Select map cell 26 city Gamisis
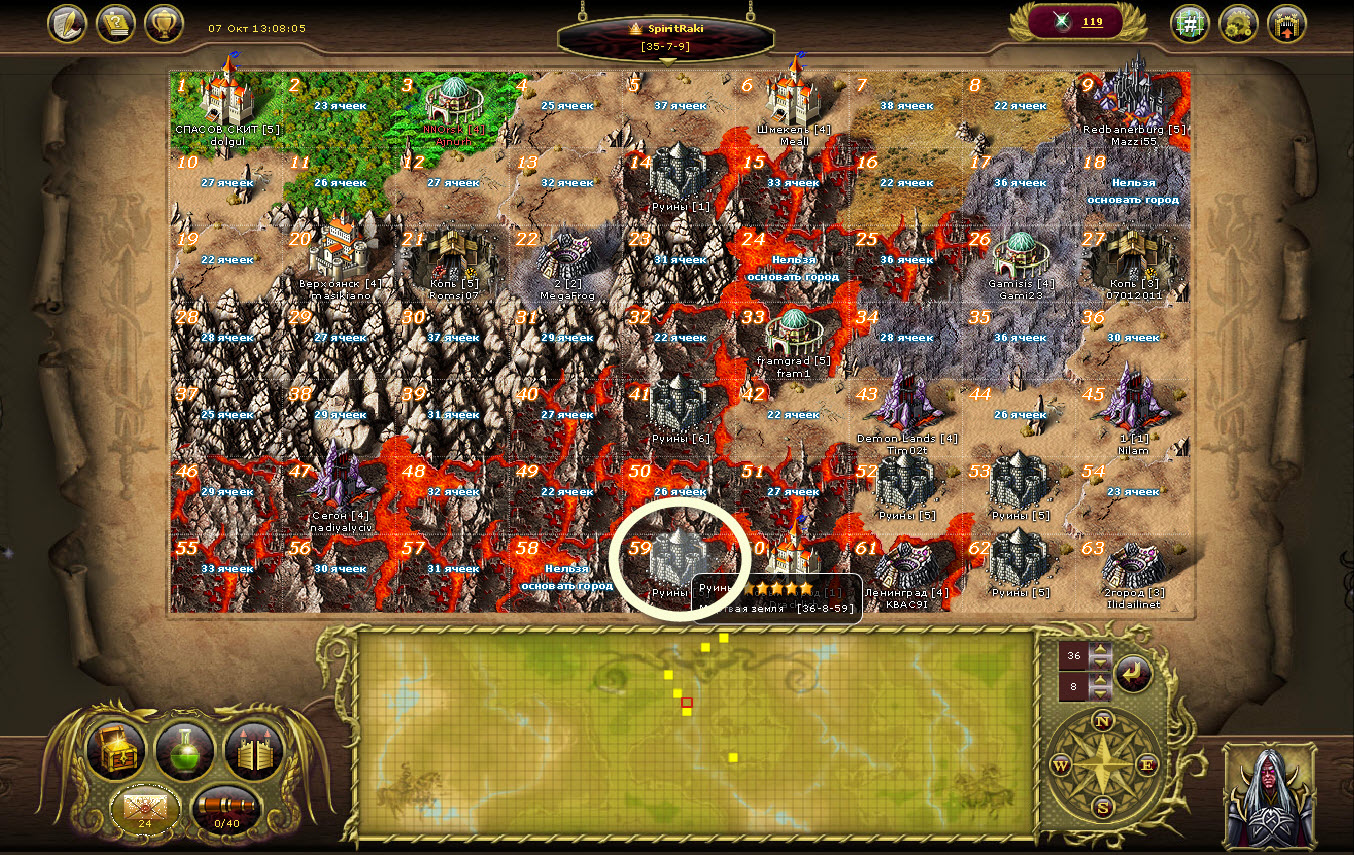 click(1020, 258)
